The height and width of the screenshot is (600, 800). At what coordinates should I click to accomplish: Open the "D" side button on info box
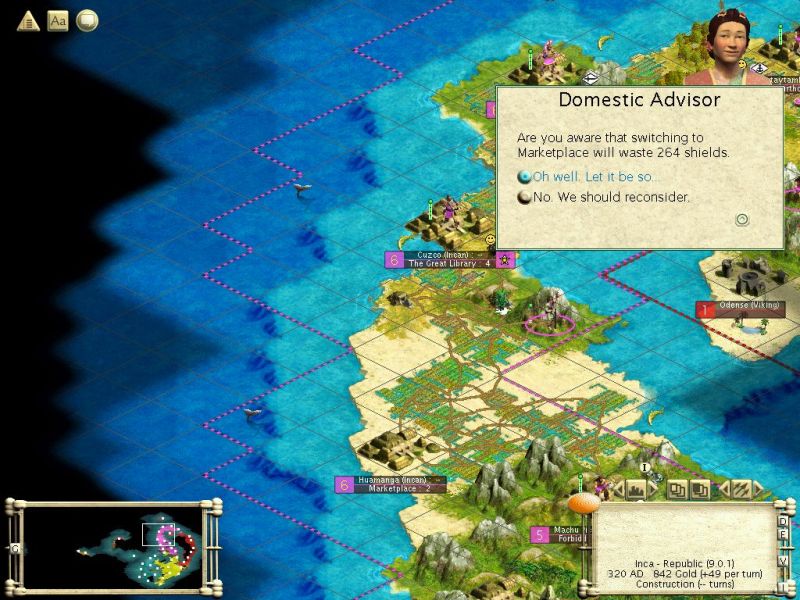click(783, 522)
